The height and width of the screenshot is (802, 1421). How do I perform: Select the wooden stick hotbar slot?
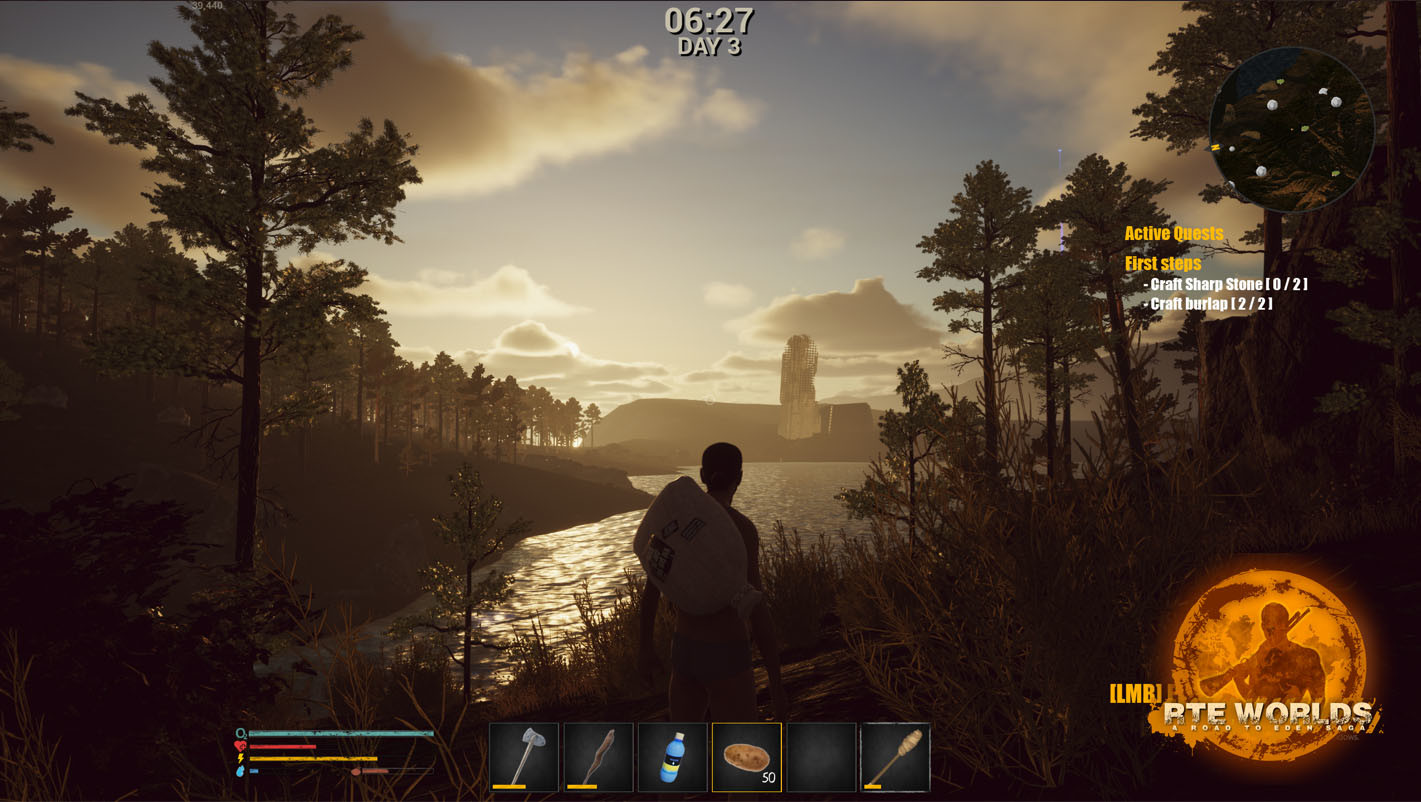pyautogui.click(x=598, y=757)
